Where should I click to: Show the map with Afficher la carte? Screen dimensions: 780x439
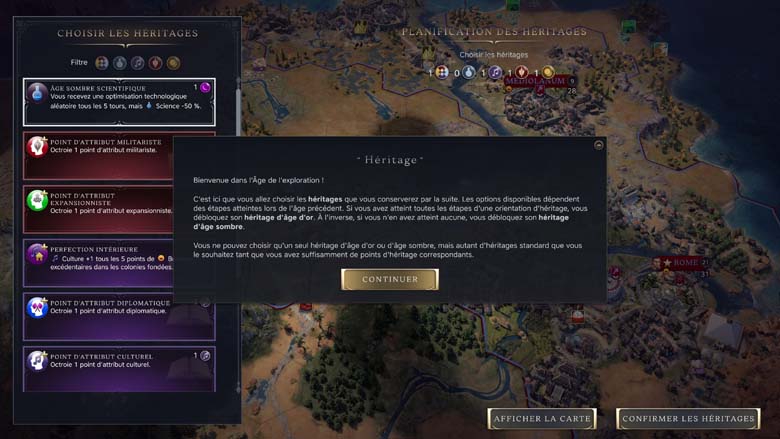(542, 418)
